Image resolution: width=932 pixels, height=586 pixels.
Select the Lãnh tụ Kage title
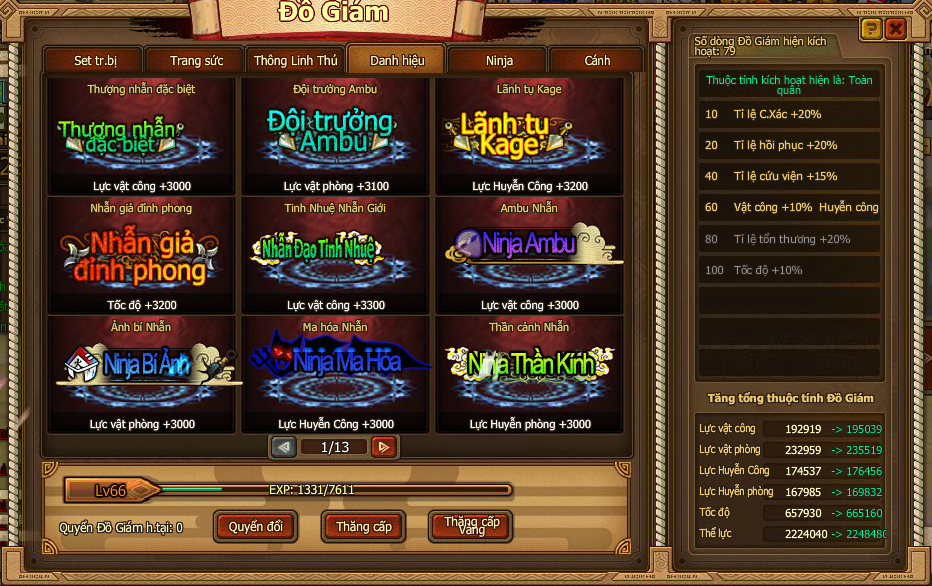[529, 138]
